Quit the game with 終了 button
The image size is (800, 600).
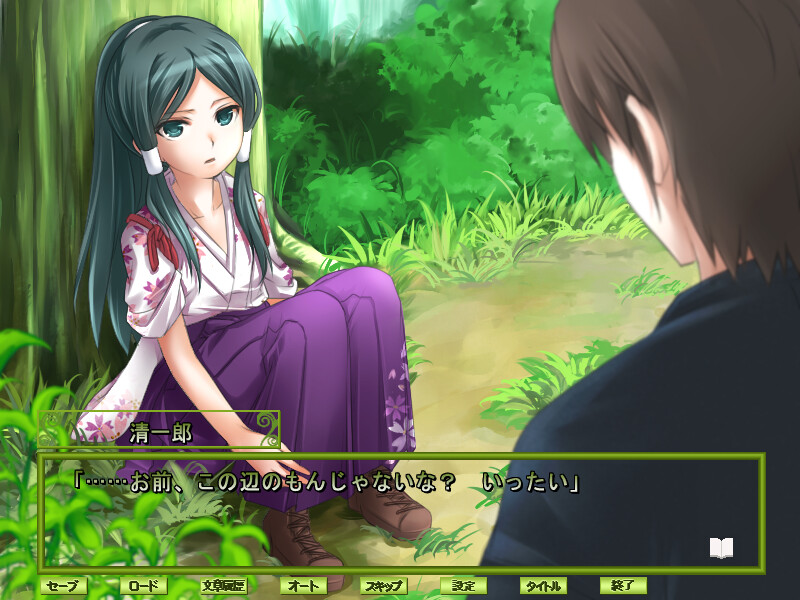coord(623,586)
